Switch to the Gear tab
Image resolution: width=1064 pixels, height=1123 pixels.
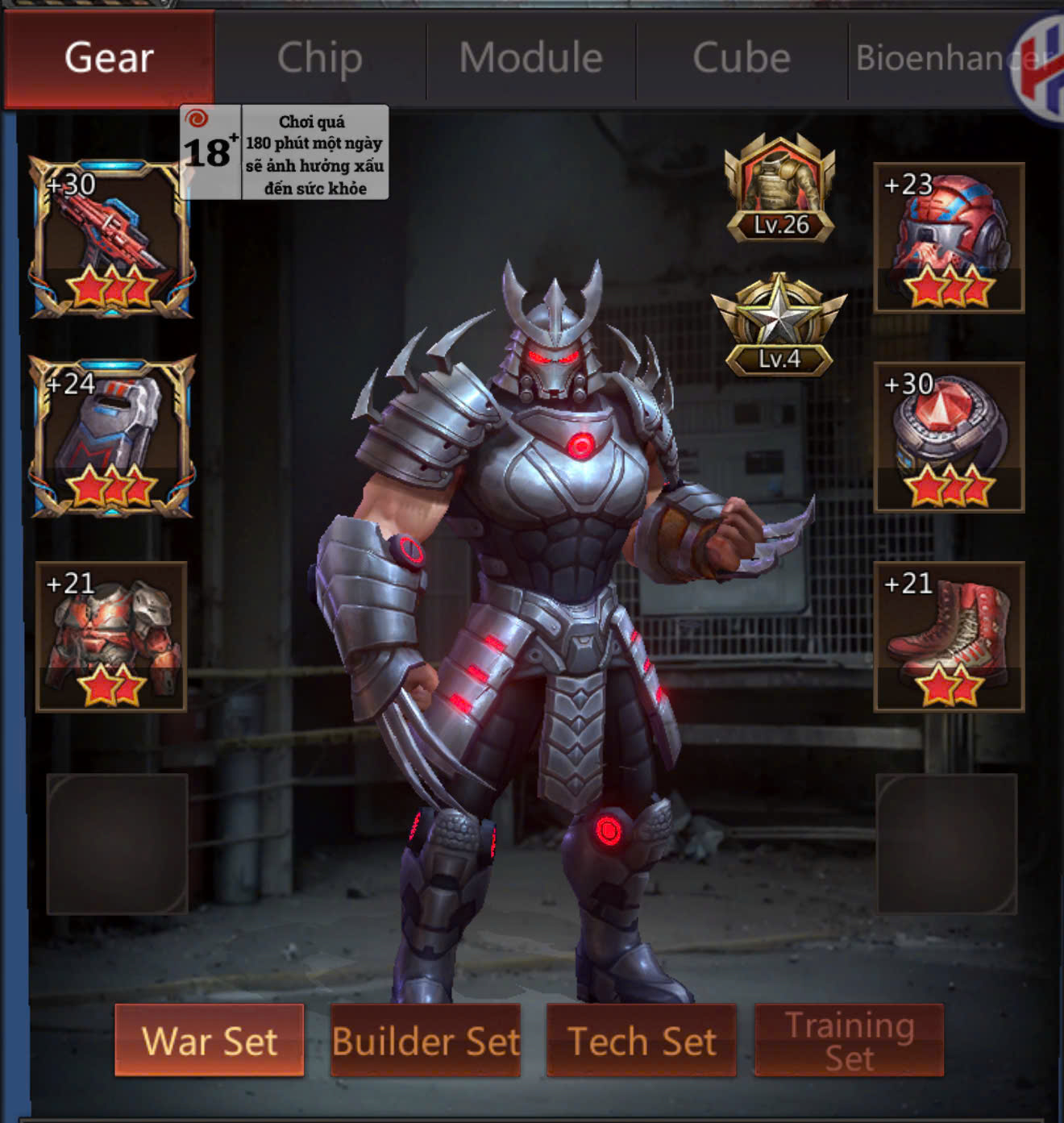tap(110, 58)
